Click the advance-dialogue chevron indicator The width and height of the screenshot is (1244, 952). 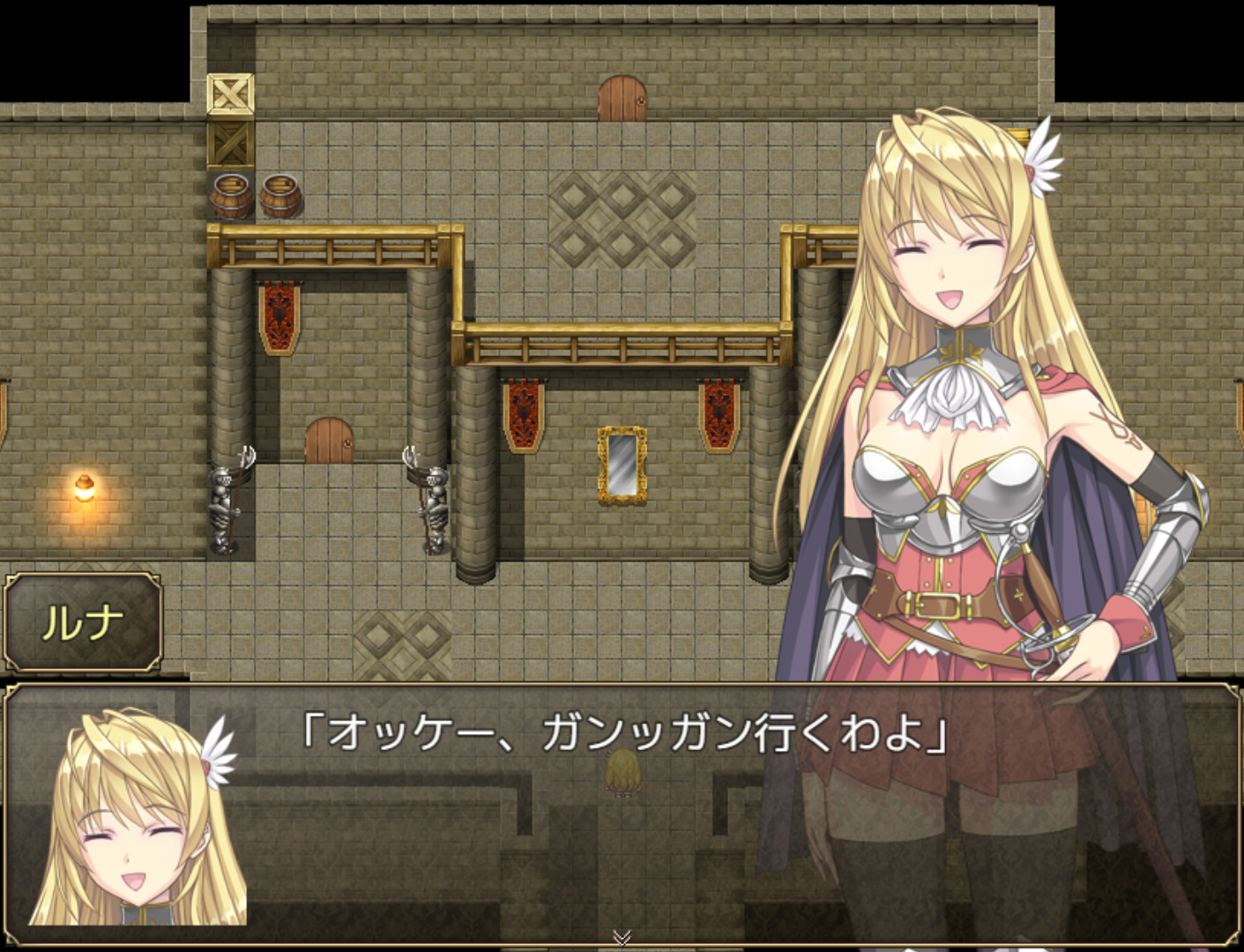tap(622, 938)
